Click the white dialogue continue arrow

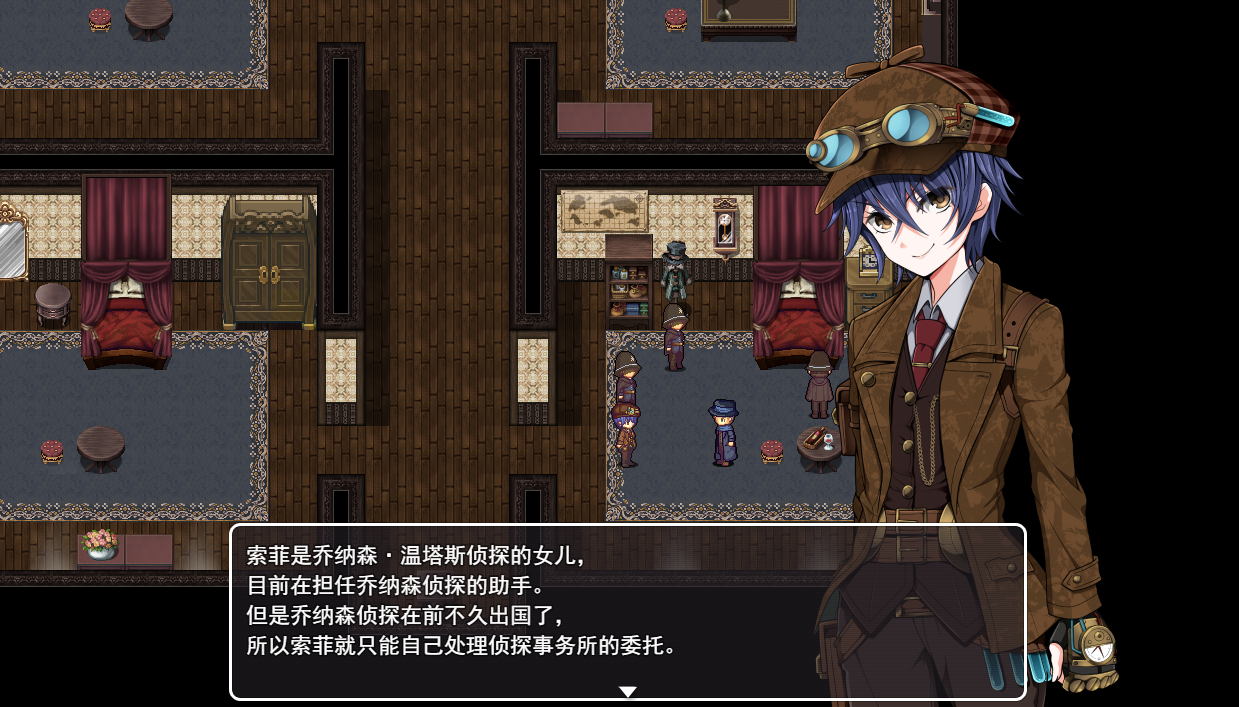click(x=627, y=691)
